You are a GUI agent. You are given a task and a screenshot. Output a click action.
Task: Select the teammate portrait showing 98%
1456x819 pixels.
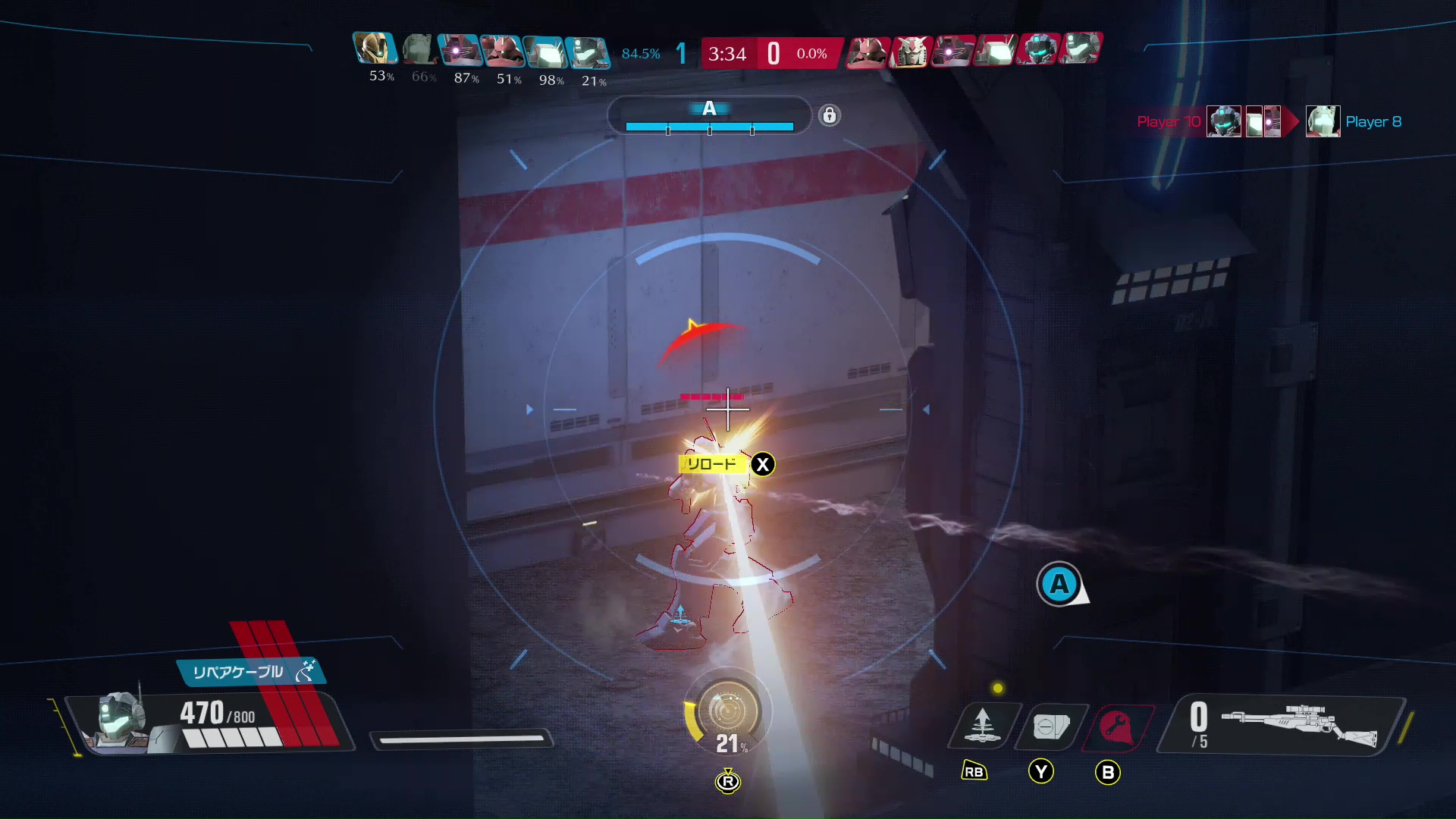point(545,52)
